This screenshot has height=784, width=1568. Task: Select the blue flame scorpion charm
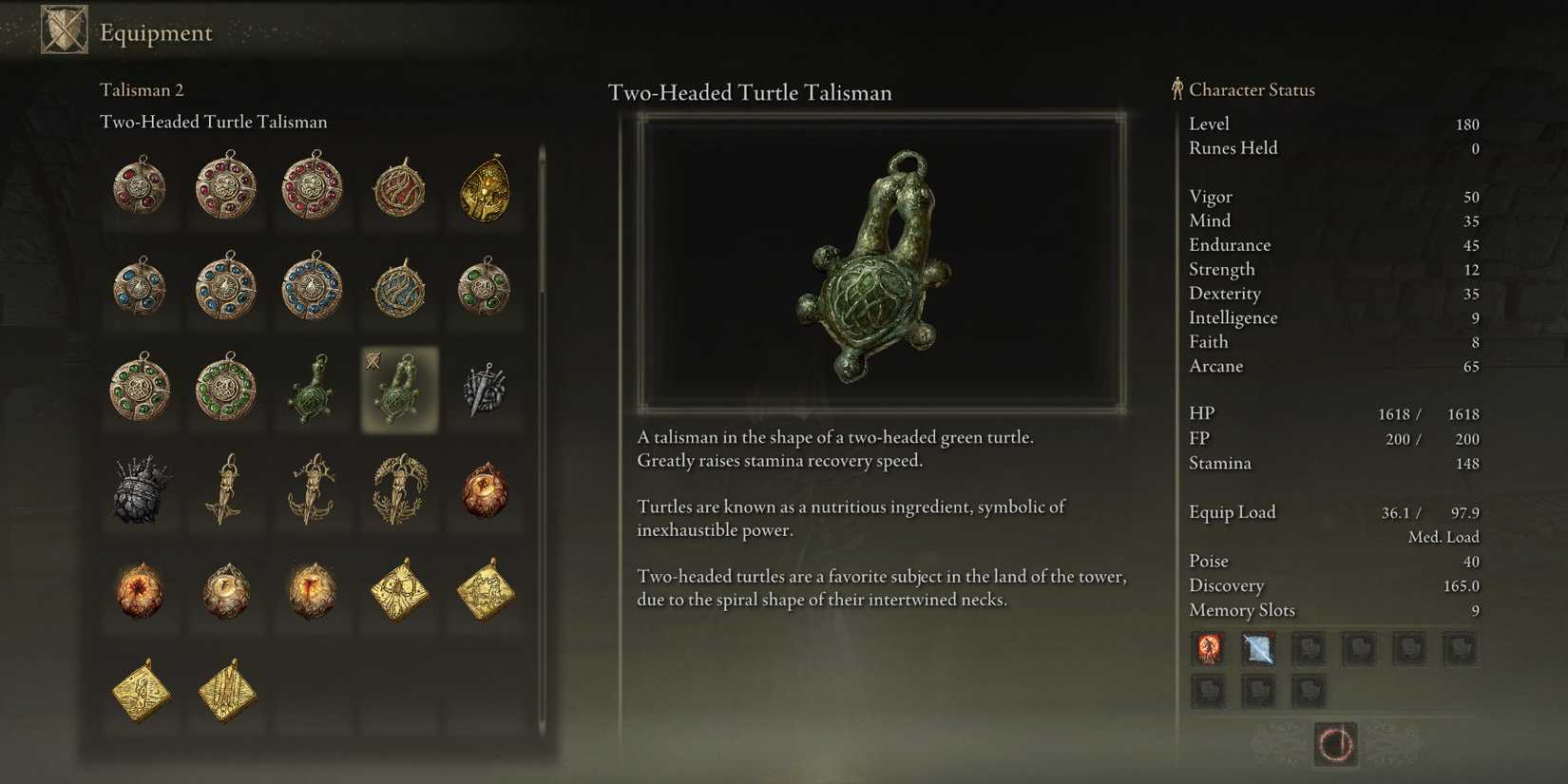(x=397, y=290)
